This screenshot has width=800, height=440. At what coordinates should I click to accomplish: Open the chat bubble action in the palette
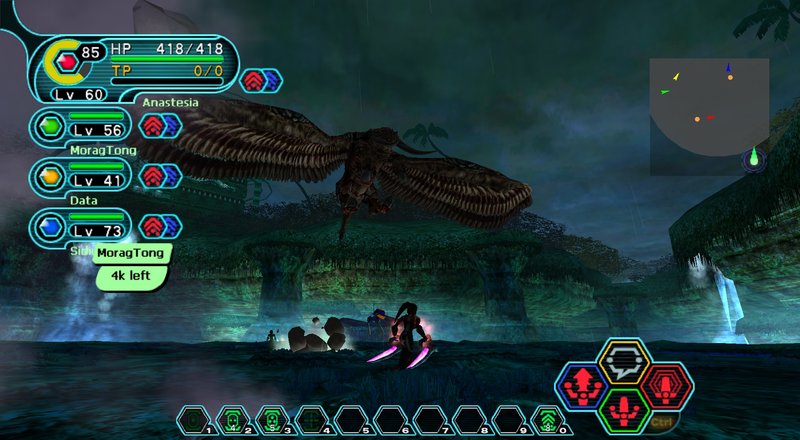(x=625, y=360)
